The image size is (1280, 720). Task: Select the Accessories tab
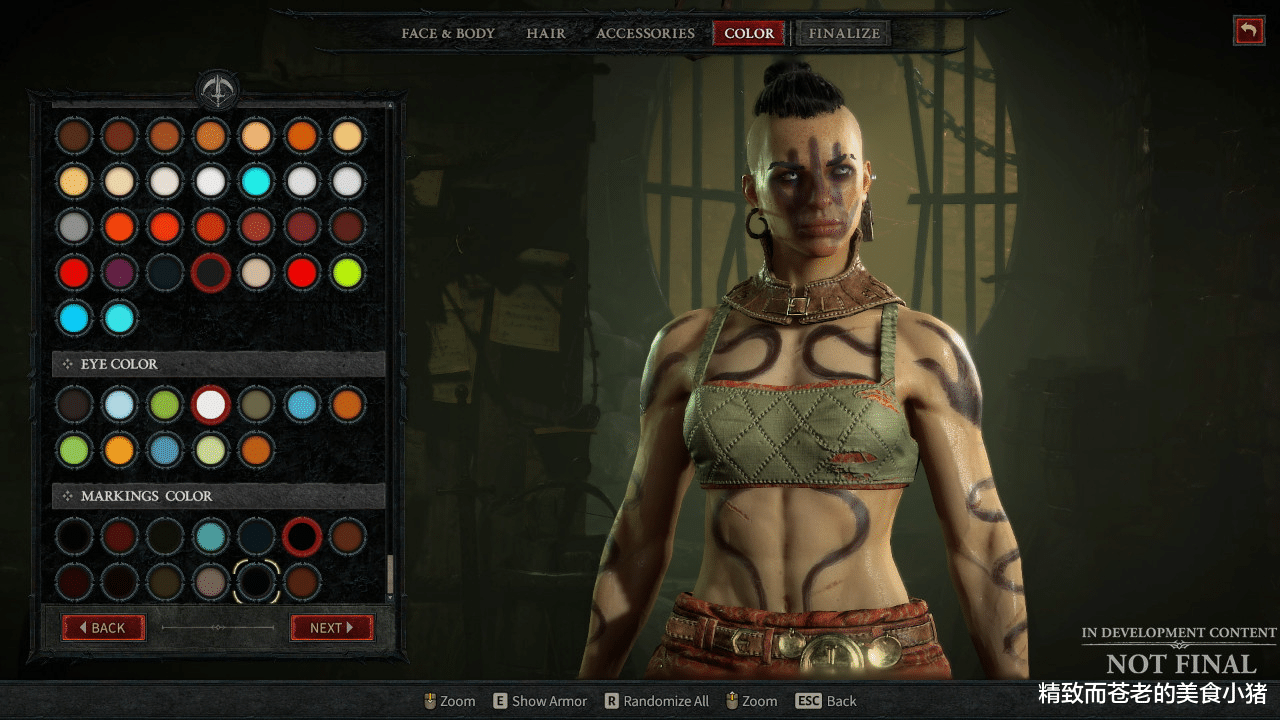coord(645,33)
